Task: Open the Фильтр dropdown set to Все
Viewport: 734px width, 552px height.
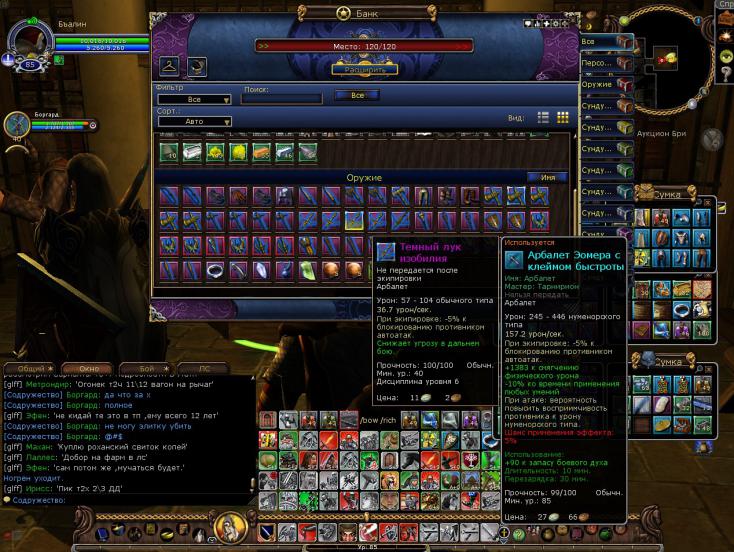Action: [194, 100]
